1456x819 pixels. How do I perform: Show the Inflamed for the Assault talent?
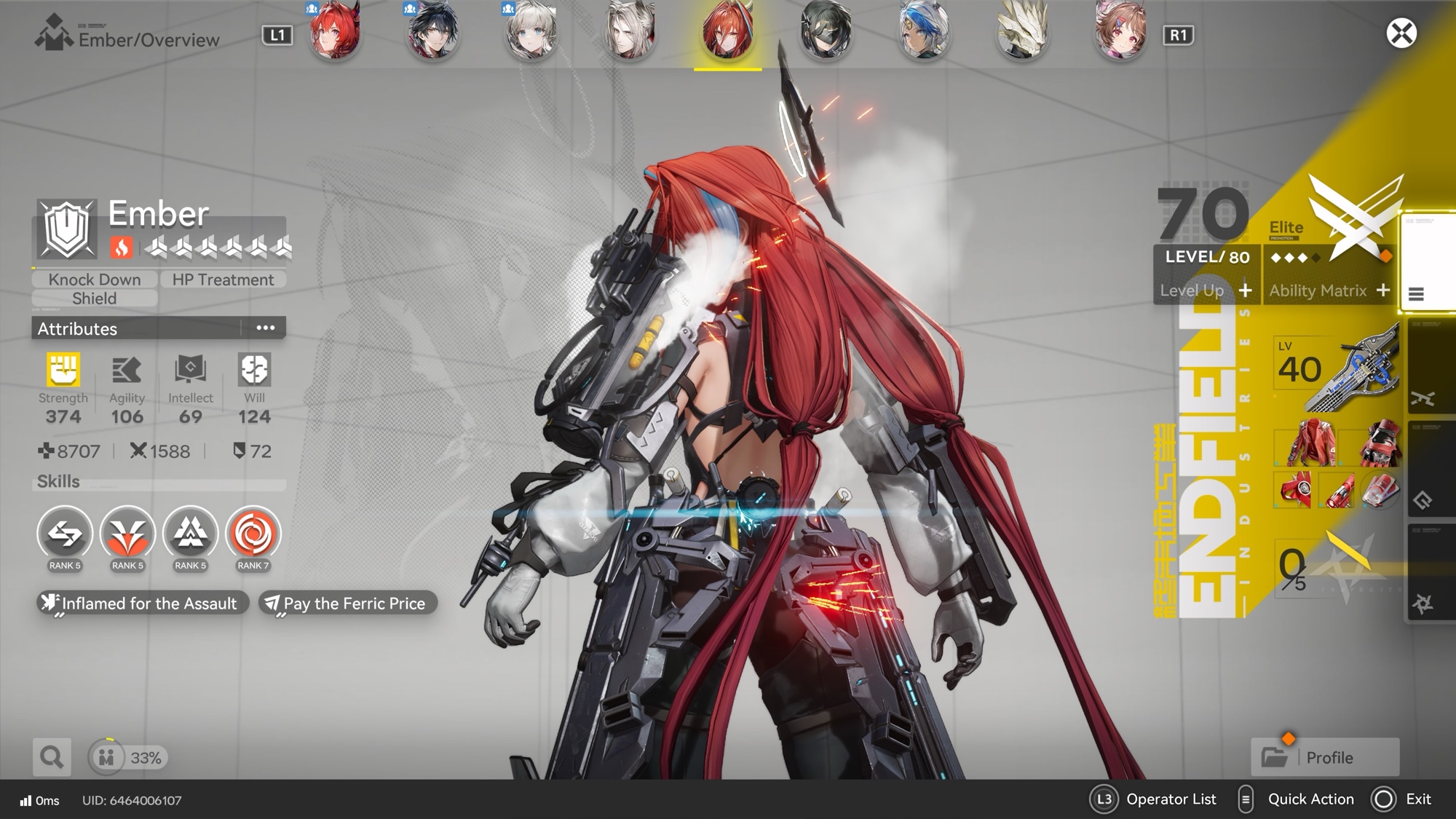coord(142,604)
